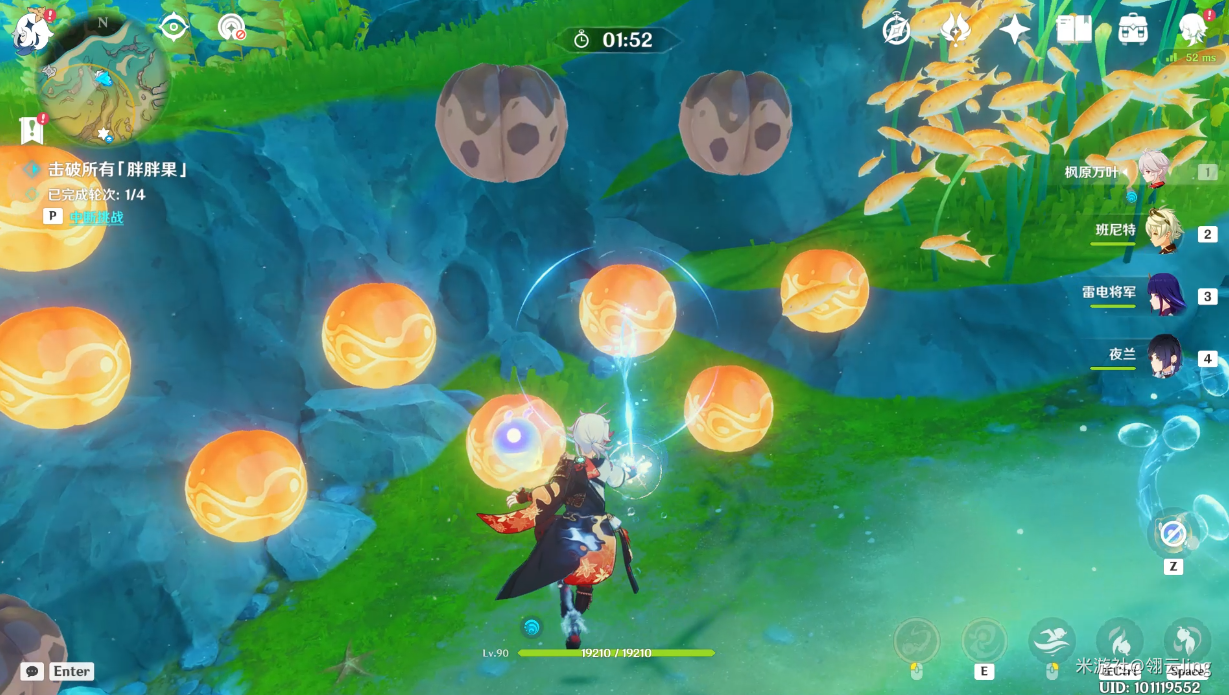Open the adventurer handbook book icon
The height and width of the screenshot is (695, 1229).
(1074, 30)
